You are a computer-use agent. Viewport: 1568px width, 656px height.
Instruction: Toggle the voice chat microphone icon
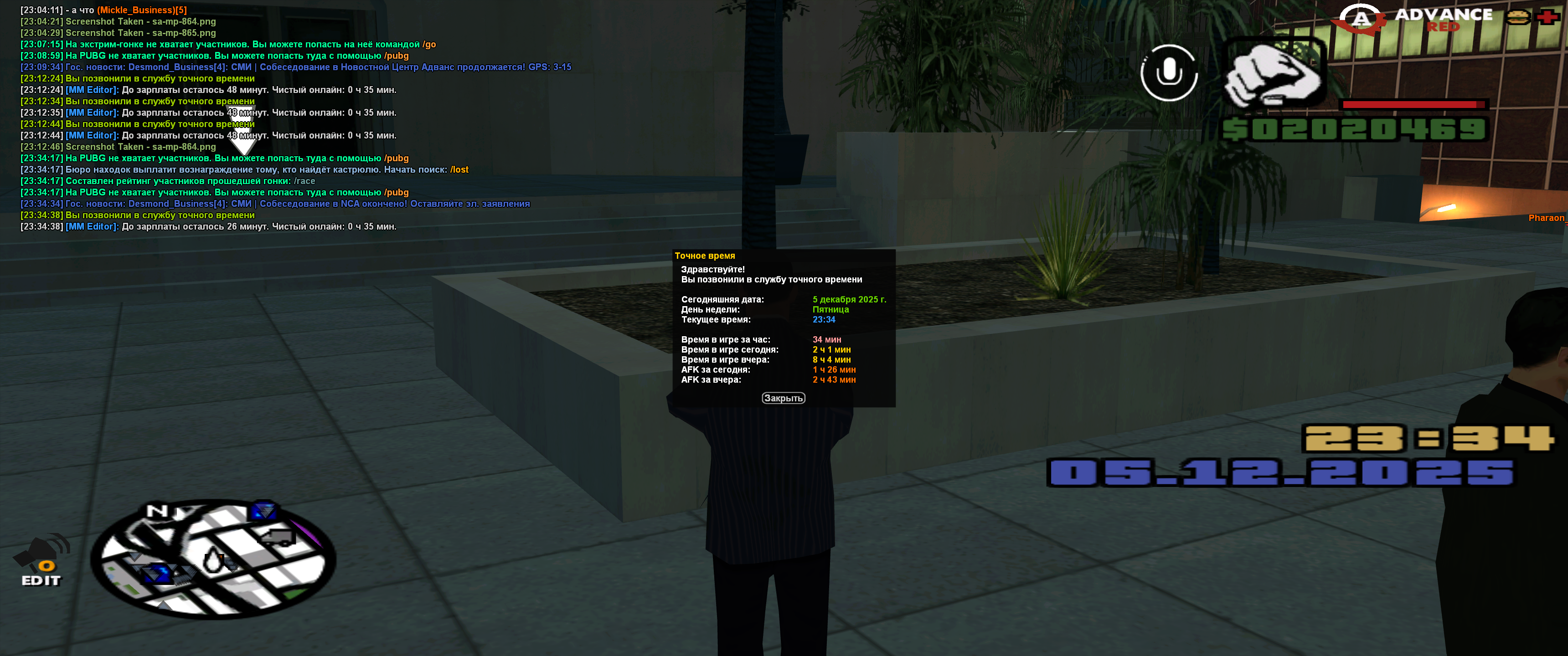pyautogui.click(x=1168, y=73)
